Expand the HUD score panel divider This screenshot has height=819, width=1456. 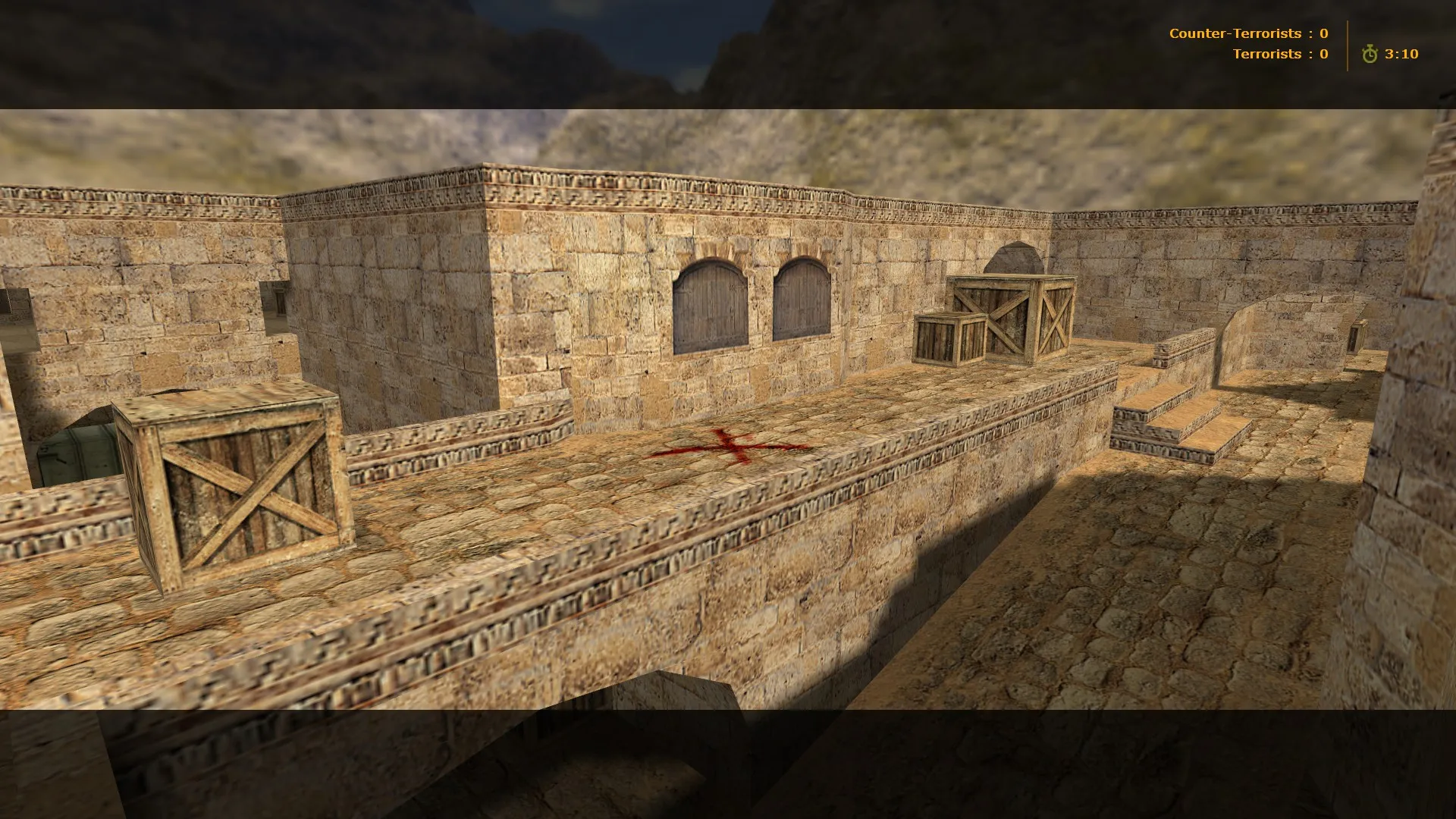click(1347, 44)
